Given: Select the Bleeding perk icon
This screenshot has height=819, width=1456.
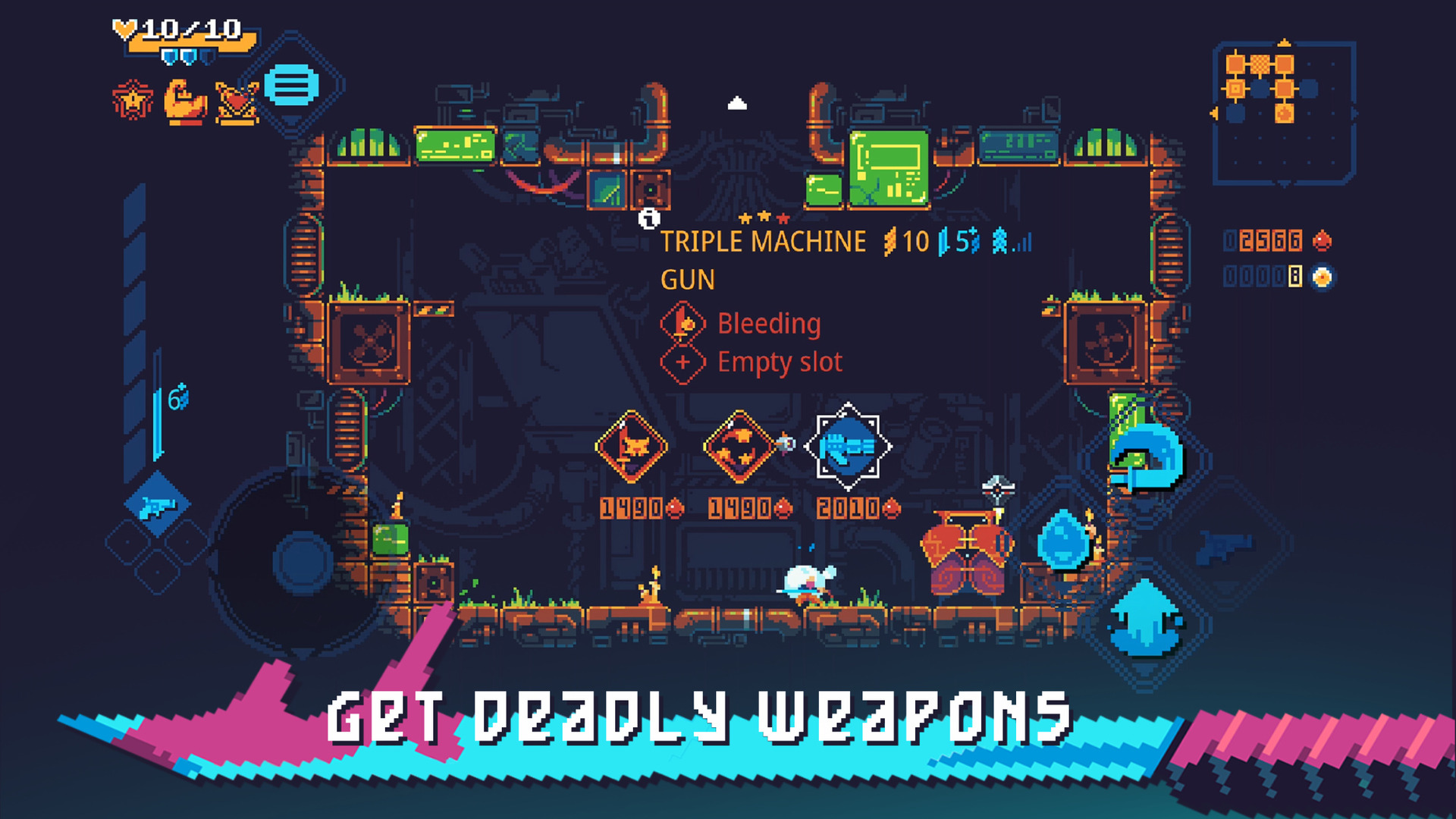Looking at the screenshot, I should pos(683,323).
